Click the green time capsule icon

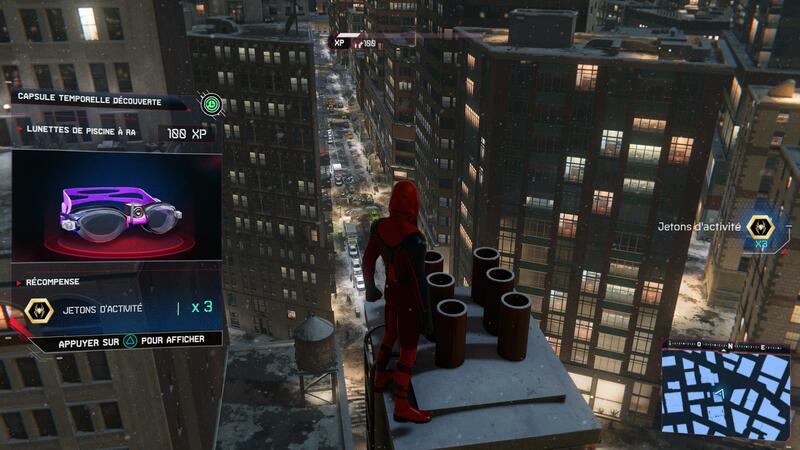point(211,104)
